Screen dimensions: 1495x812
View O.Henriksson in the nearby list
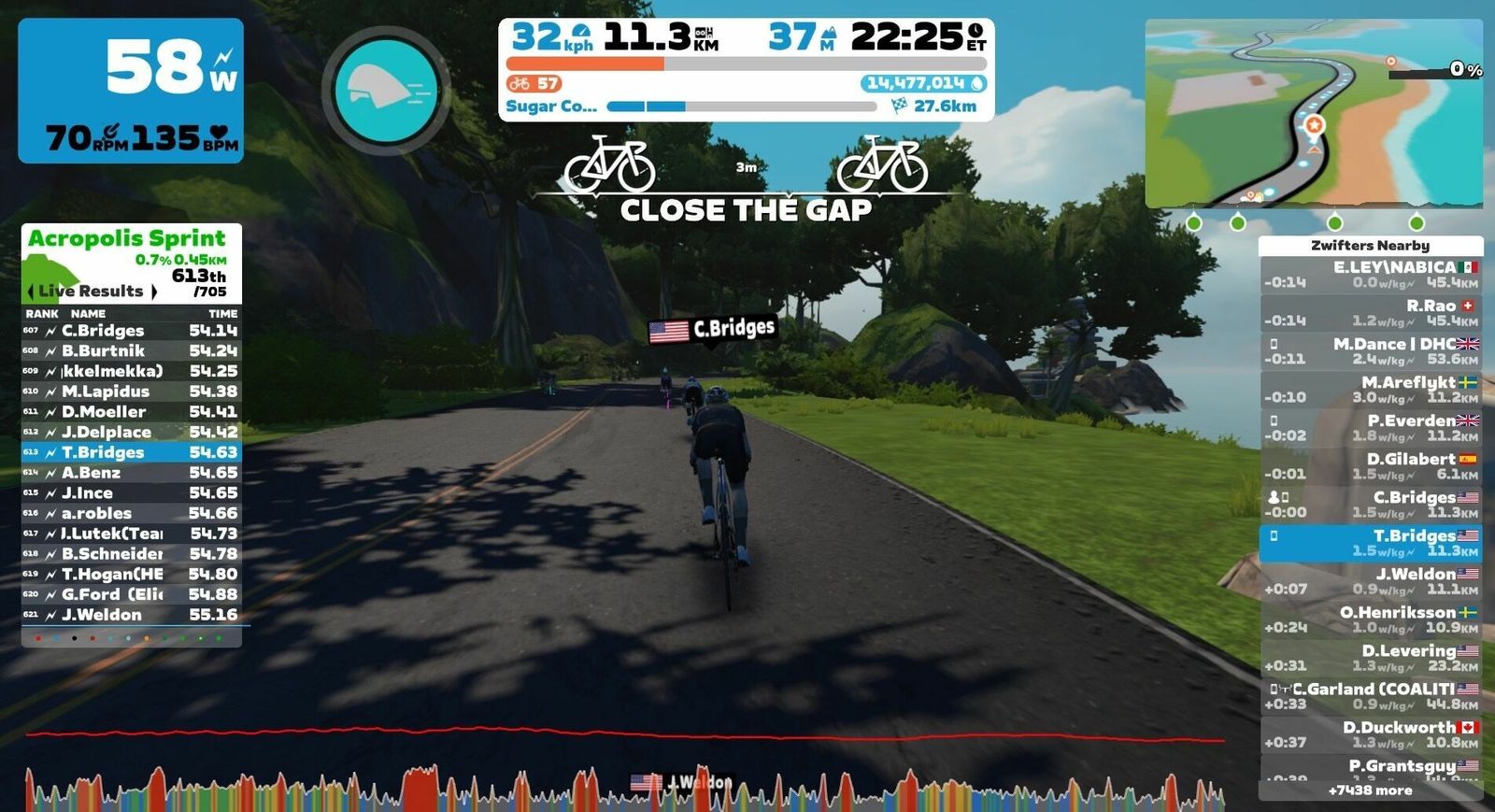pyautogui.click(x=1370, y=620)
